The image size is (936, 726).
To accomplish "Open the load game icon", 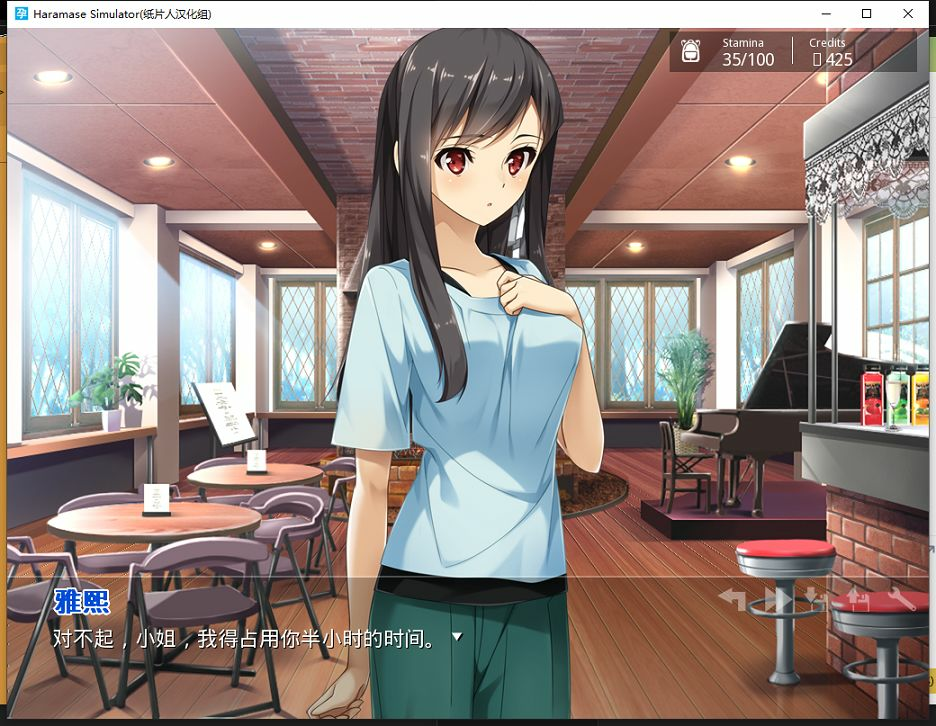I will tap(859, 599).
